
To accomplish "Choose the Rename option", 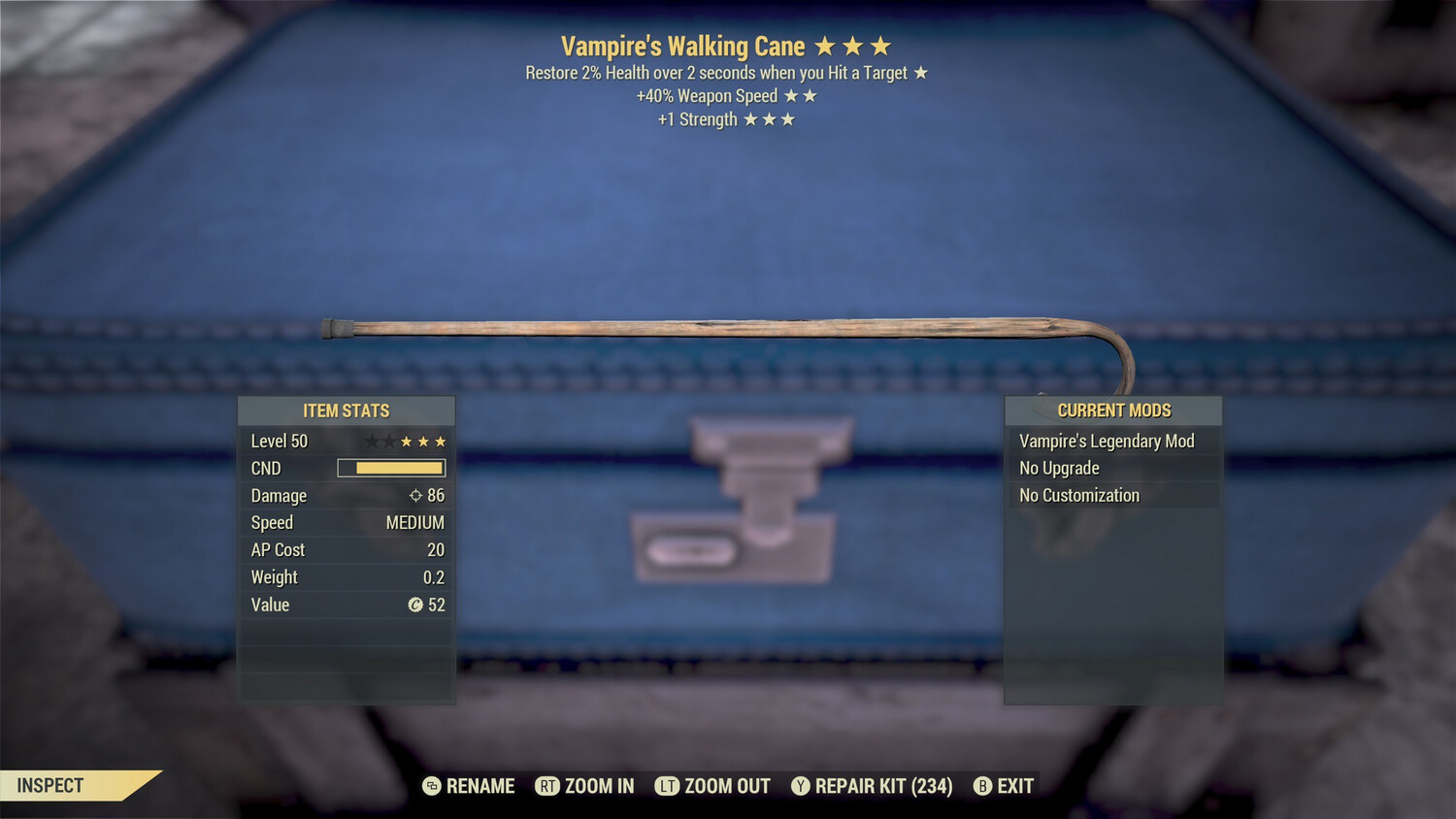I will pos(470,786).
